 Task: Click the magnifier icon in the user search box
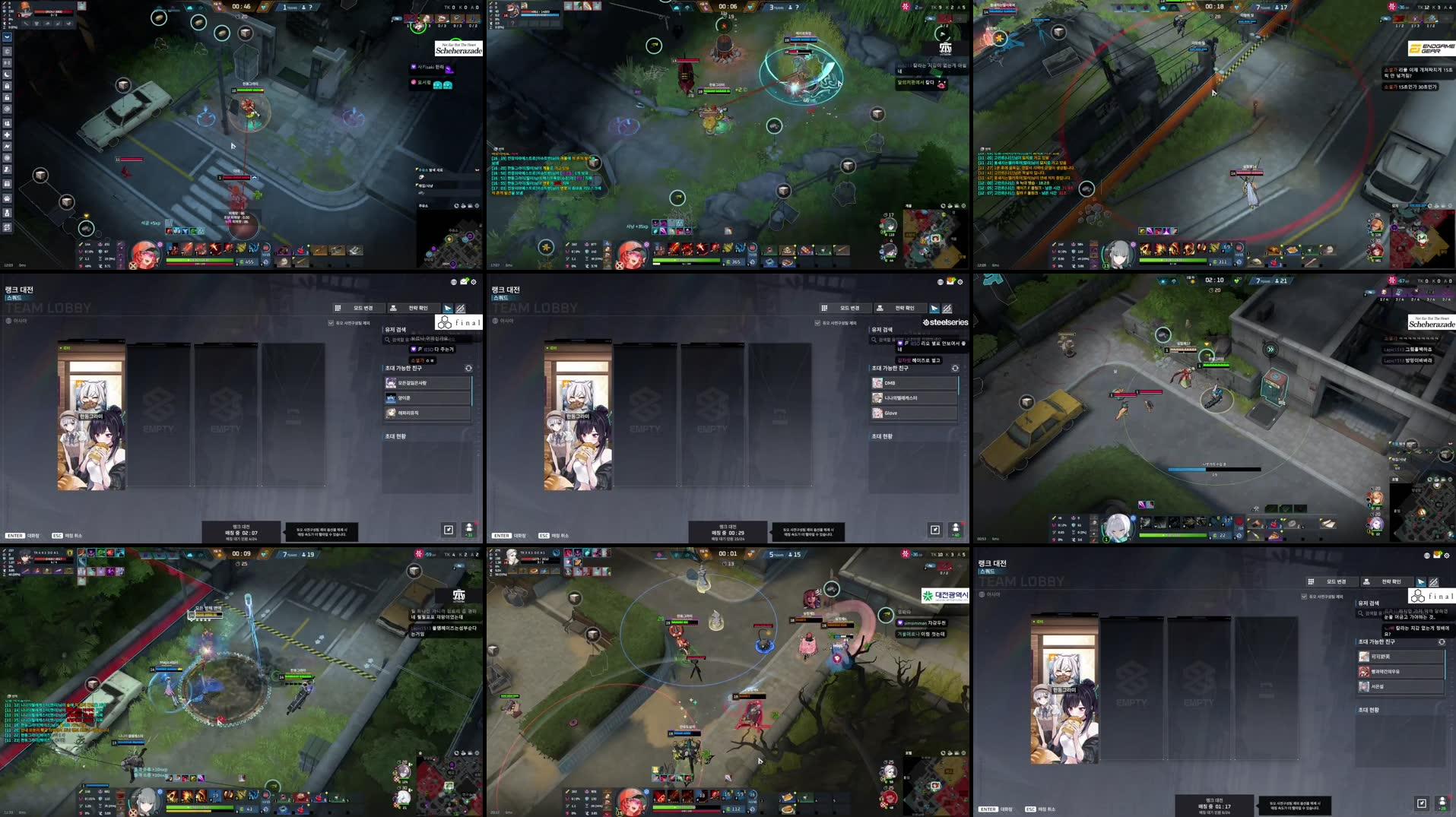[x=387, y=340]
